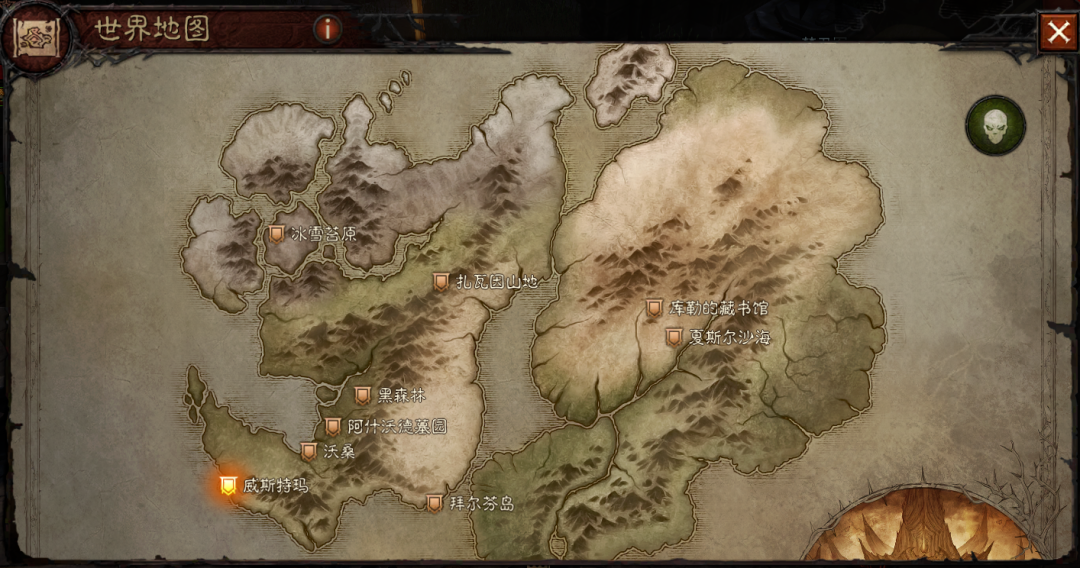
Task: Choose the 阿什沃德墓园 map marker
Action: coord(333,427)
